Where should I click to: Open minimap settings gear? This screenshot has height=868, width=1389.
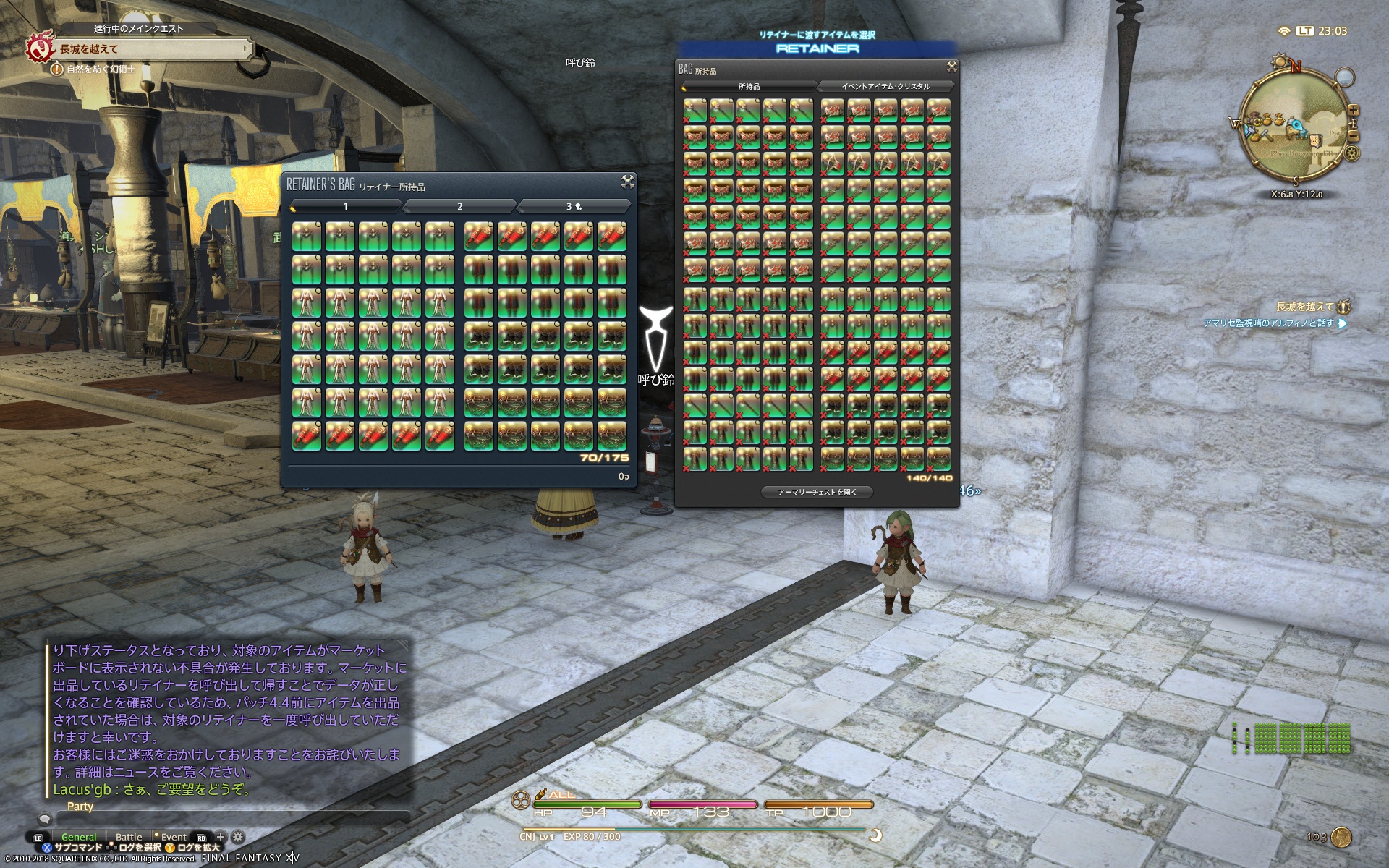pos(1352,153)
